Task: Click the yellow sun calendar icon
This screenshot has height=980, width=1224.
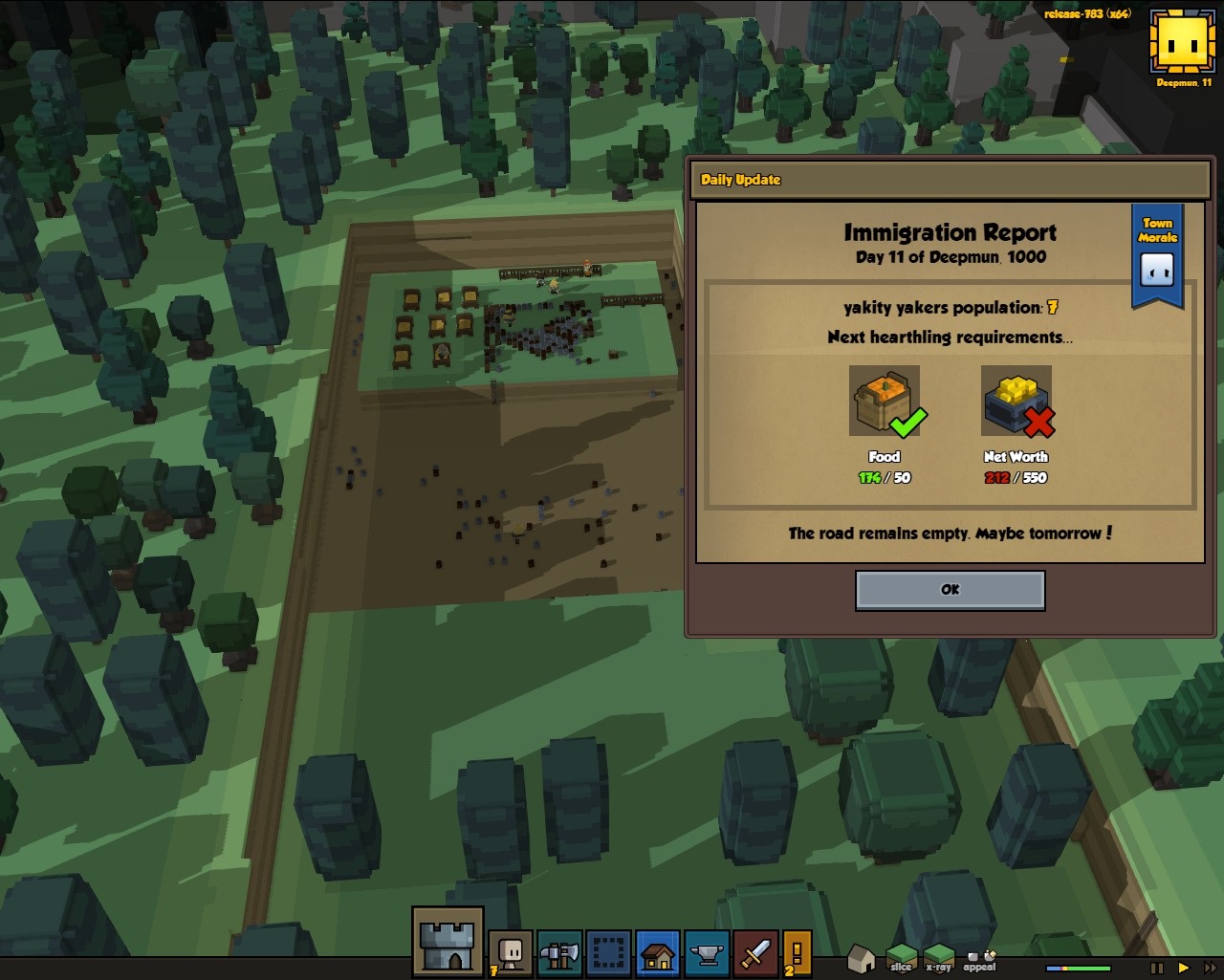Action: pyautogui.click(x=1182, y=41)
